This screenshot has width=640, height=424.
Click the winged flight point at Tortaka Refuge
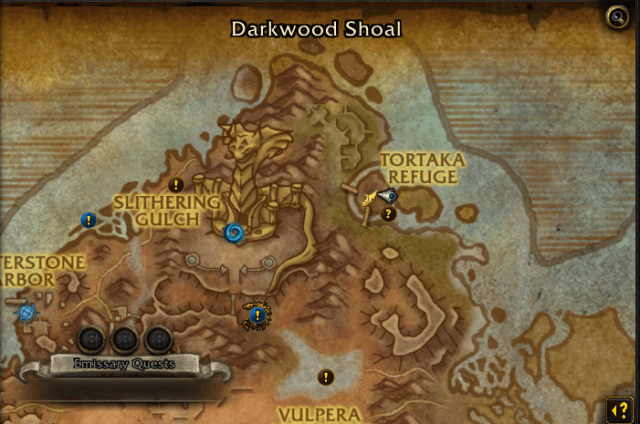click(378, 198)
